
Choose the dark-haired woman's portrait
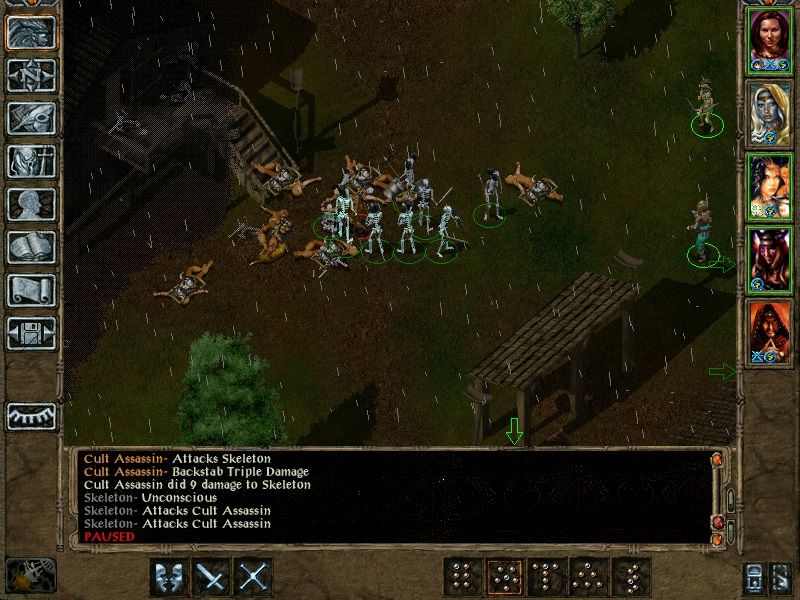[770, 184]
